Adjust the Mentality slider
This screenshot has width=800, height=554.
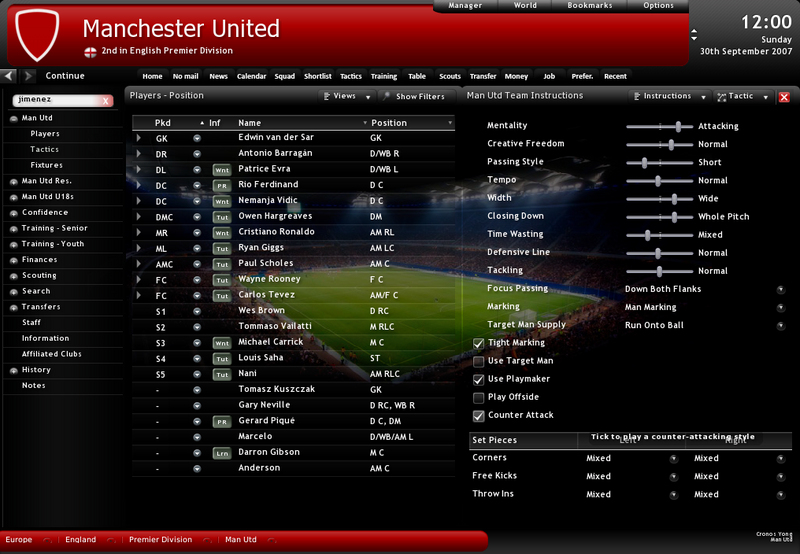pyautogui.click(x=678, y=126)
